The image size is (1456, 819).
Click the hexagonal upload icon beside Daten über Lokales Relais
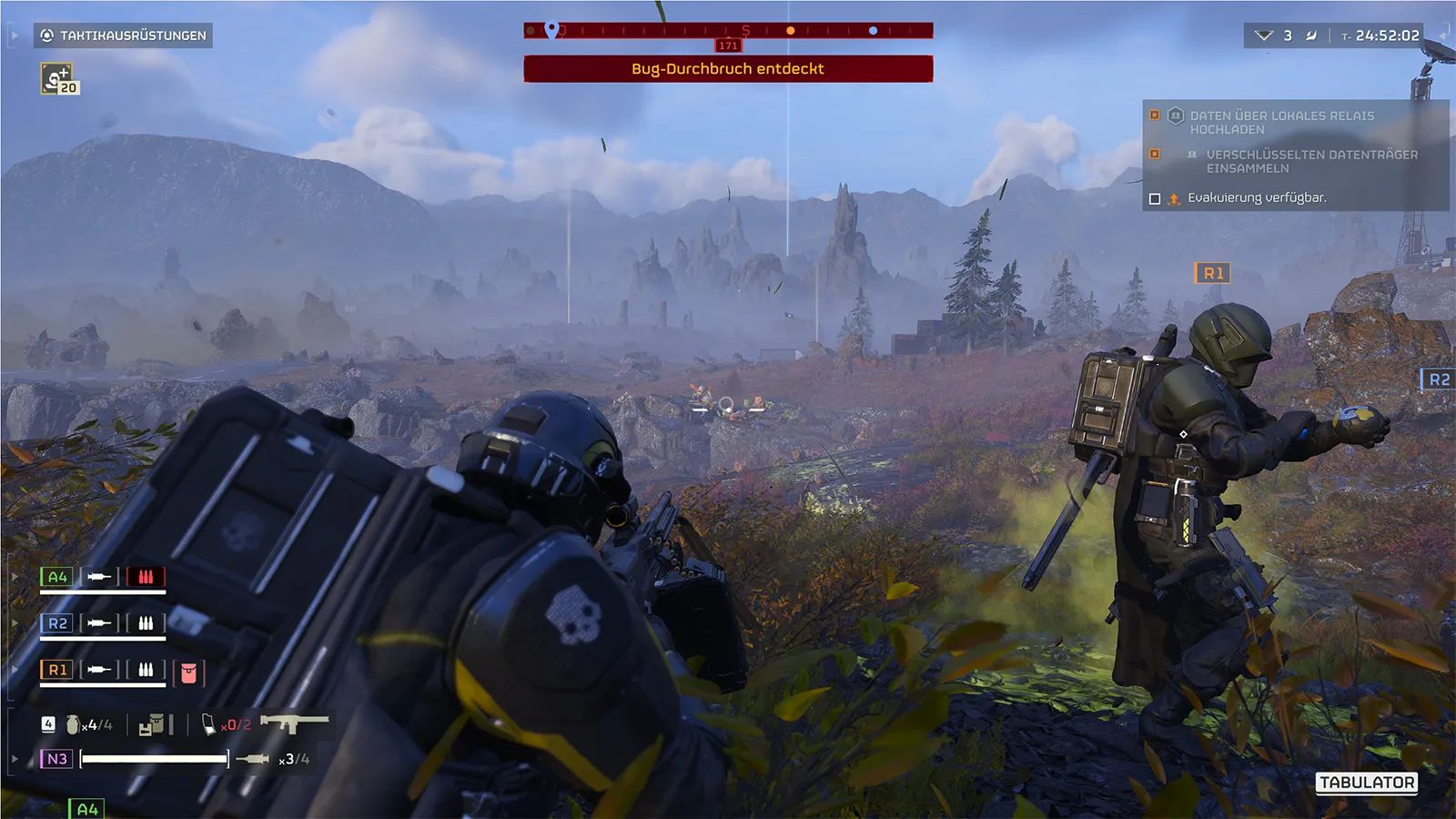1176,116
